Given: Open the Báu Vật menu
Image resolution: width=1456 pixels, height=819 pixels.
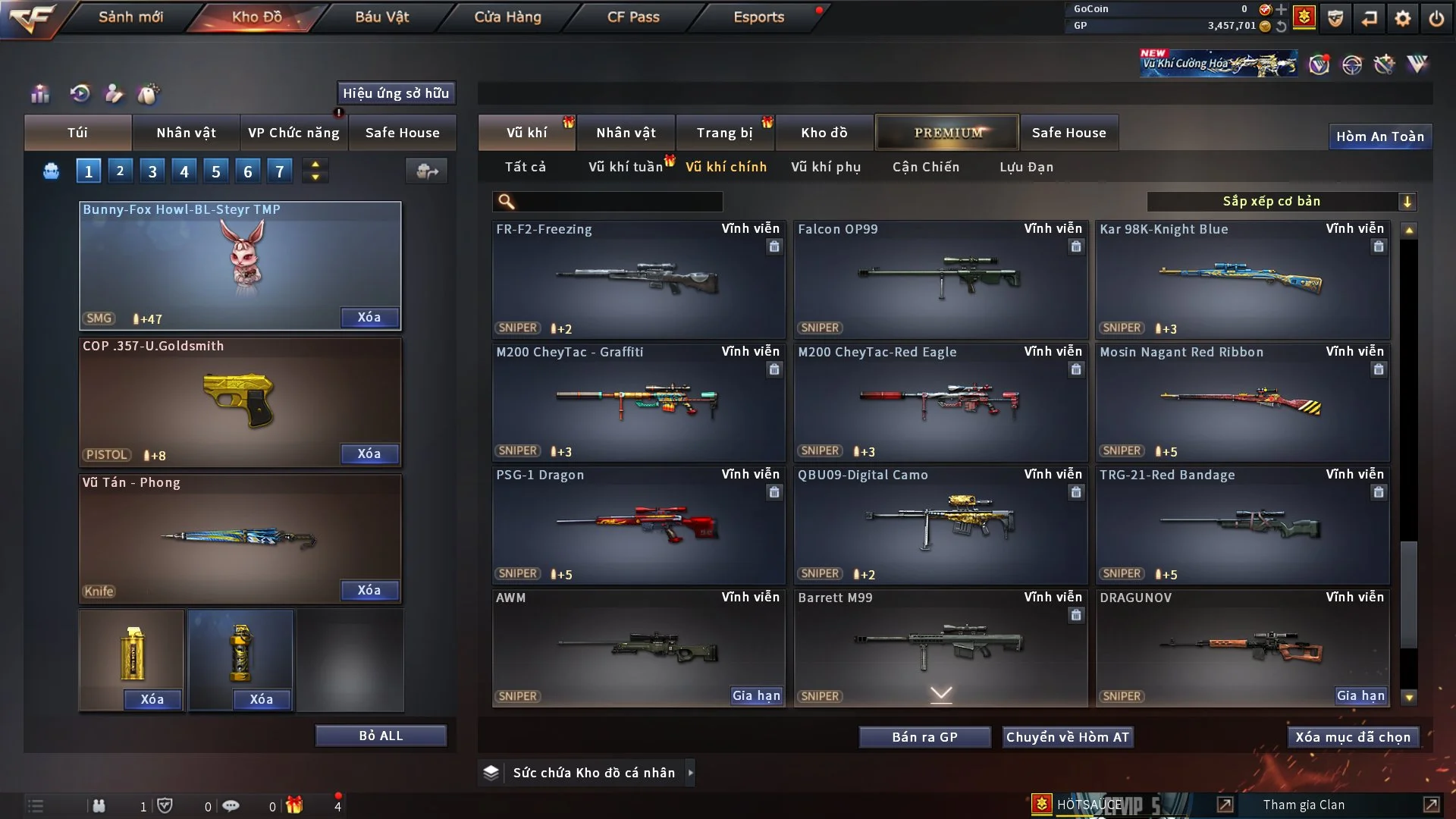Looking at the screenshot, I should pyautogui.click(x=381, y=17).
